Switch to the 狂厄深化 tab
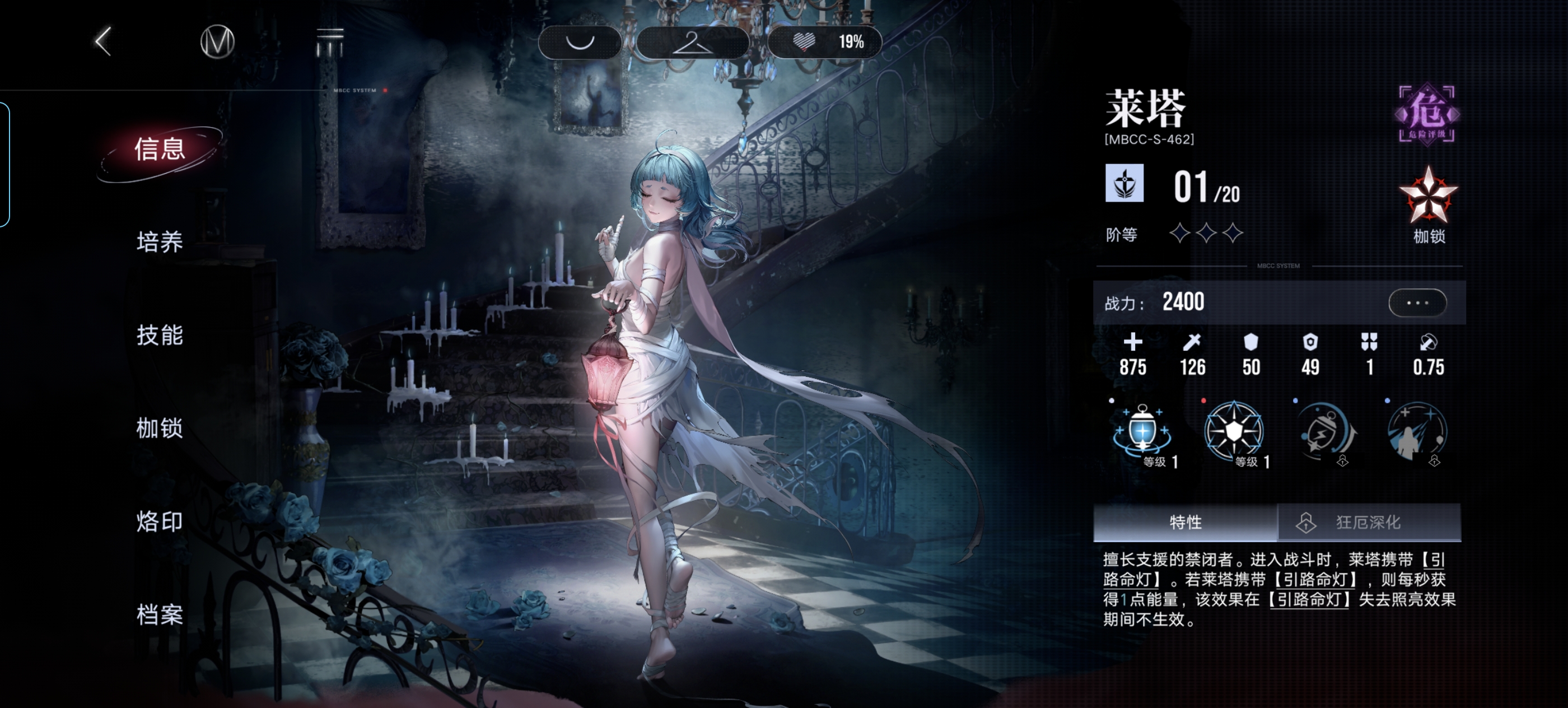Screen dimensions: 1568x708 click(x=1368, y=523)
